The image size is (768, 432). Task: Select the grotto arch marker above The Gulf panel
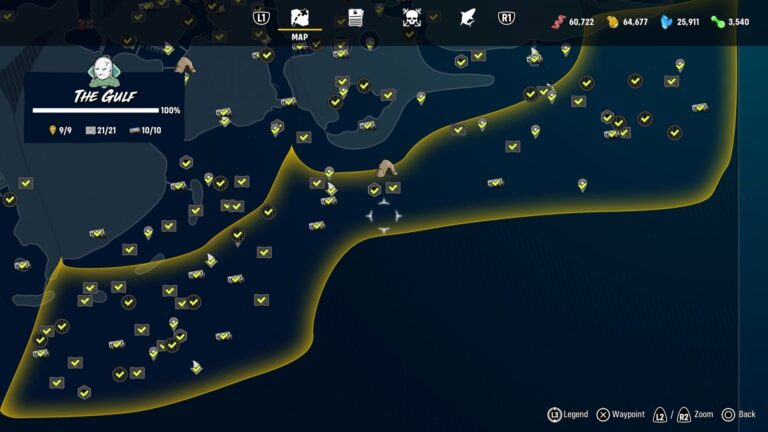click(185, 65)
